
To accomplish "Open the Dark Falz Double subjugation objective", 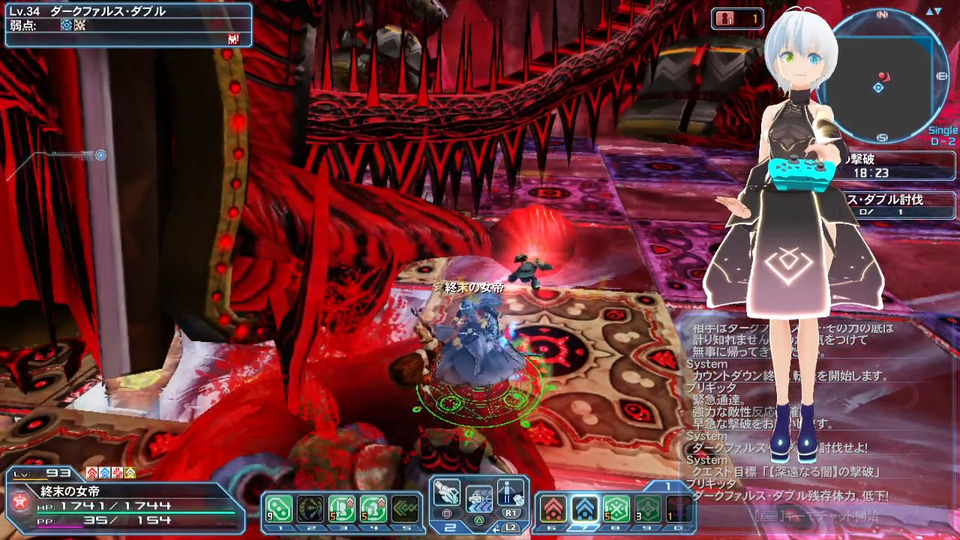I will pyautogui.click(x=895, y=205).
